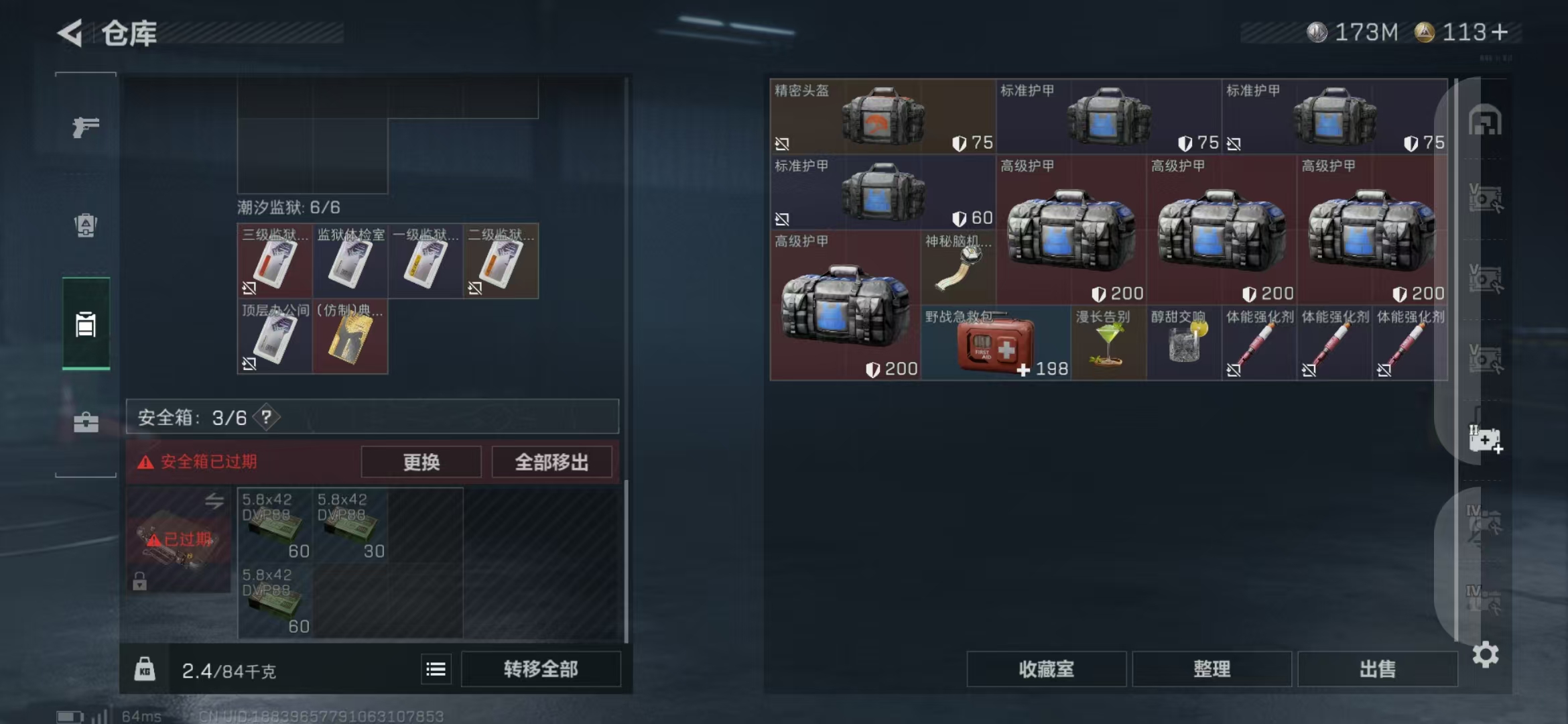Viewport: 1568px width, 724px height.
Task: Open the backpack alert icon in left sidebar
Action: [84, 225]
